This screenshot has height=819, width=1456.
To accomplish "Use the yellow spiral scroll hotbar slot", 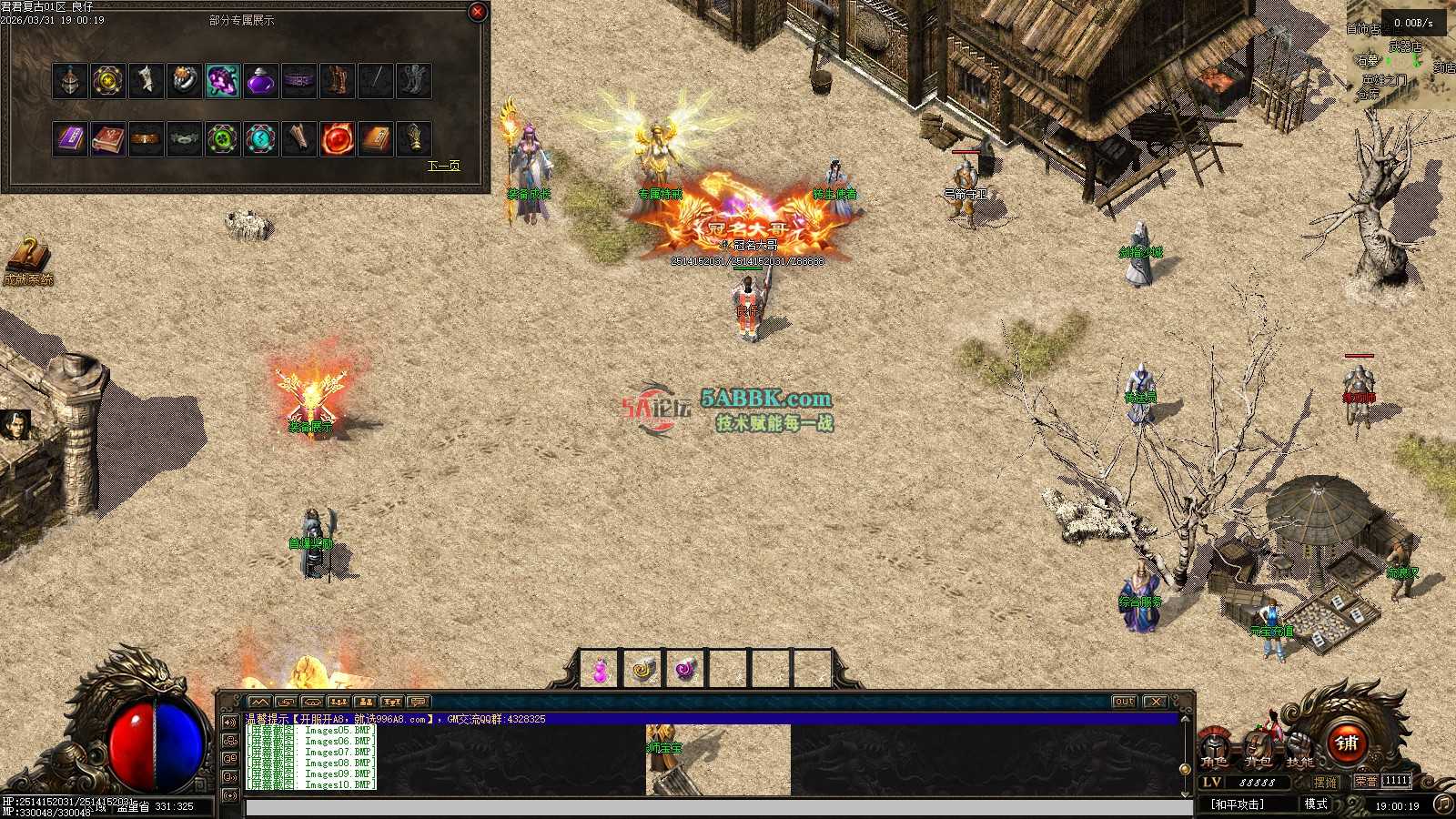I will coord(643,671).
